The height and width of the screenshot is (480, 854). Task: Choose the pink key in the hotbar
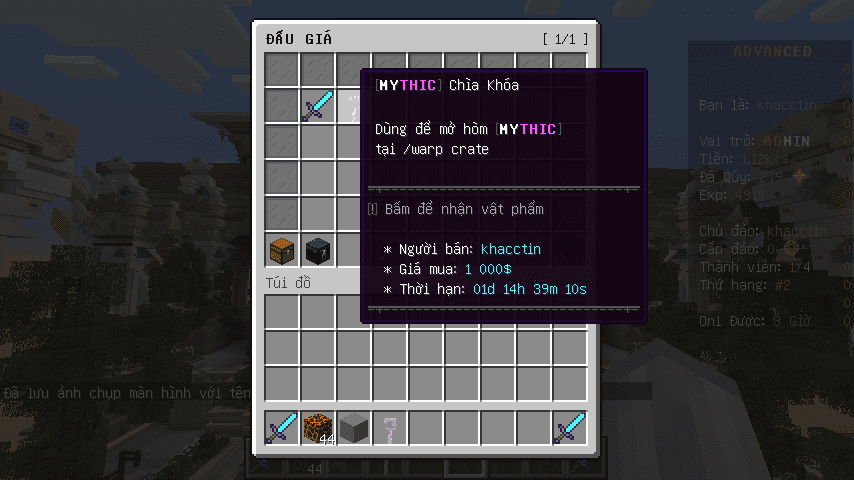tap(390, 428)
